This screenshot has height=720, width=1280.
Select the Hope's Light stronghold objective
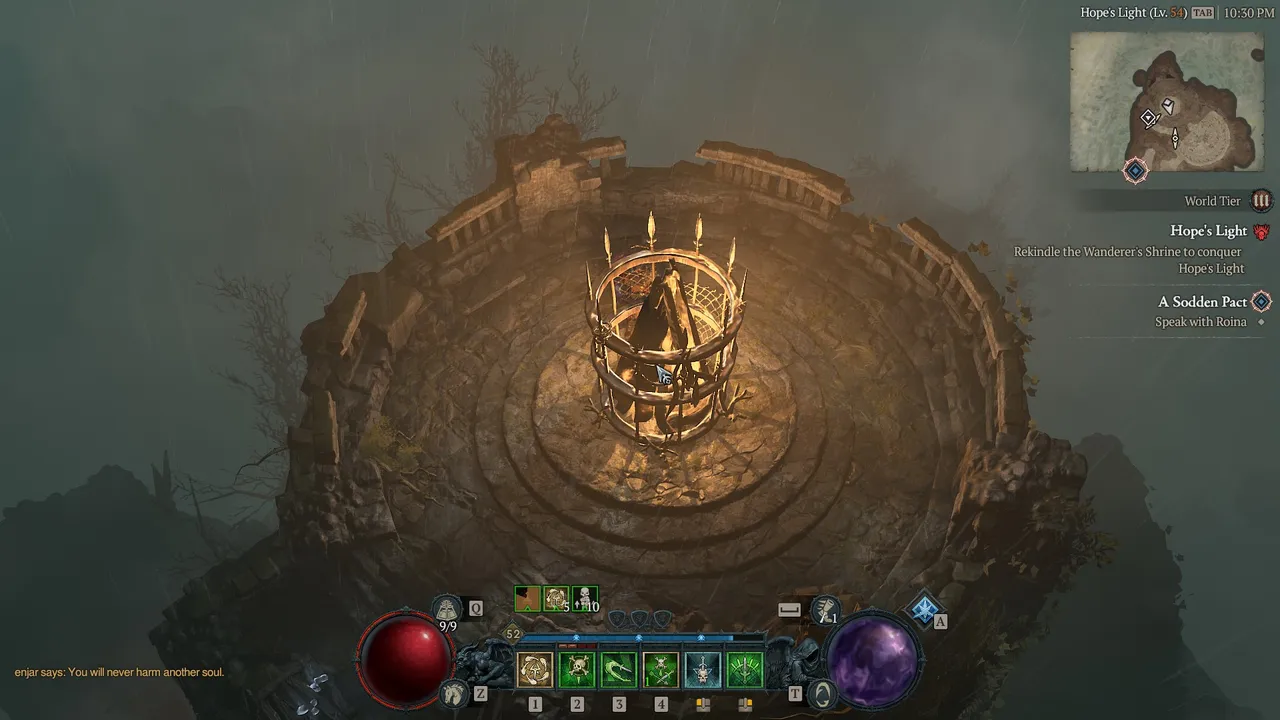coord(1208,231)
